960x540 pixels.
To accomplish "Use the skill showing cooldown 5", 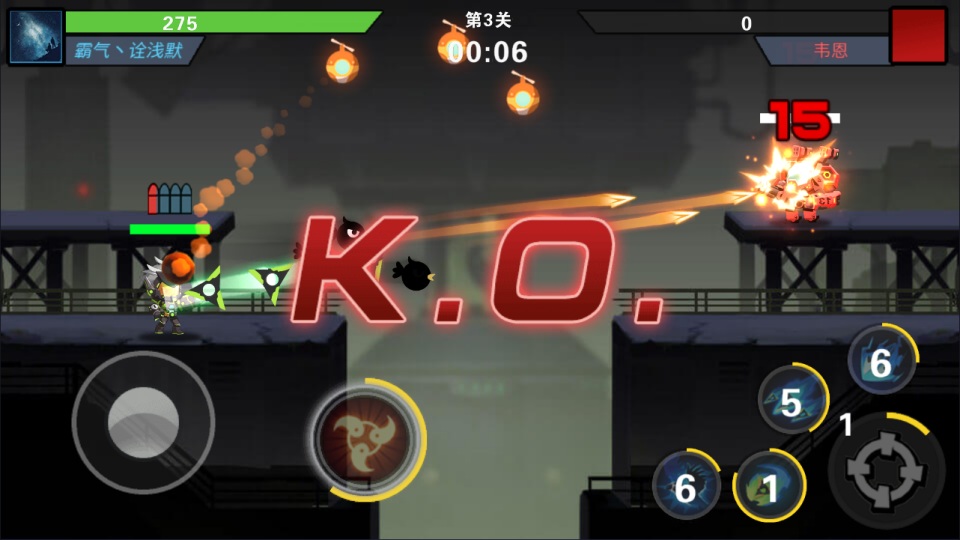I will coord(792,400).
